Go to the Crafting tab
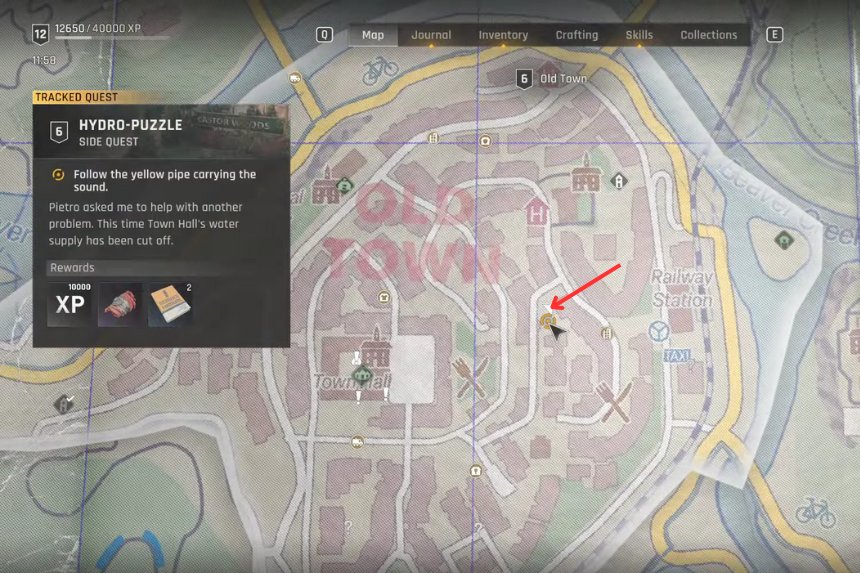This screenshot has height=573, width=860. coord(577,35)
